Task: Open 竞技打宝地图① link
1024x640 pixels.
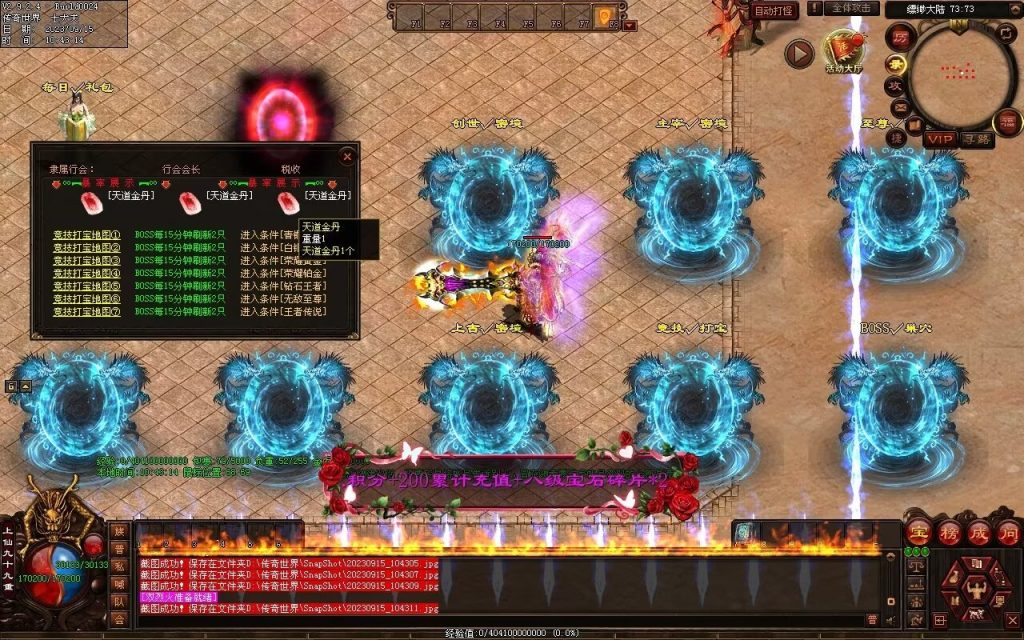Action: [x=87, y=236]
